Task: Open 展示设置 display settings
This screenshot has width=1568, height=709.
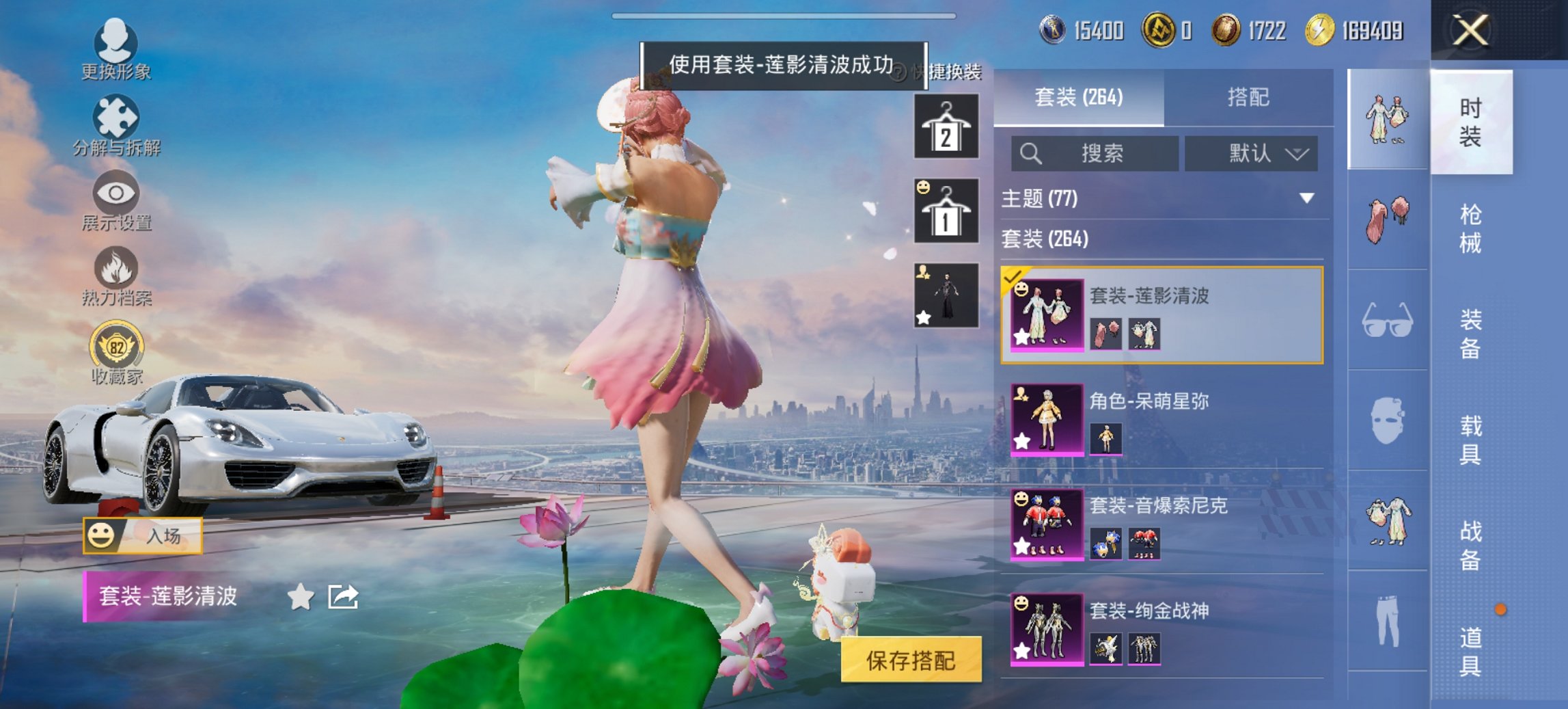Action: (x=115, y=200)
